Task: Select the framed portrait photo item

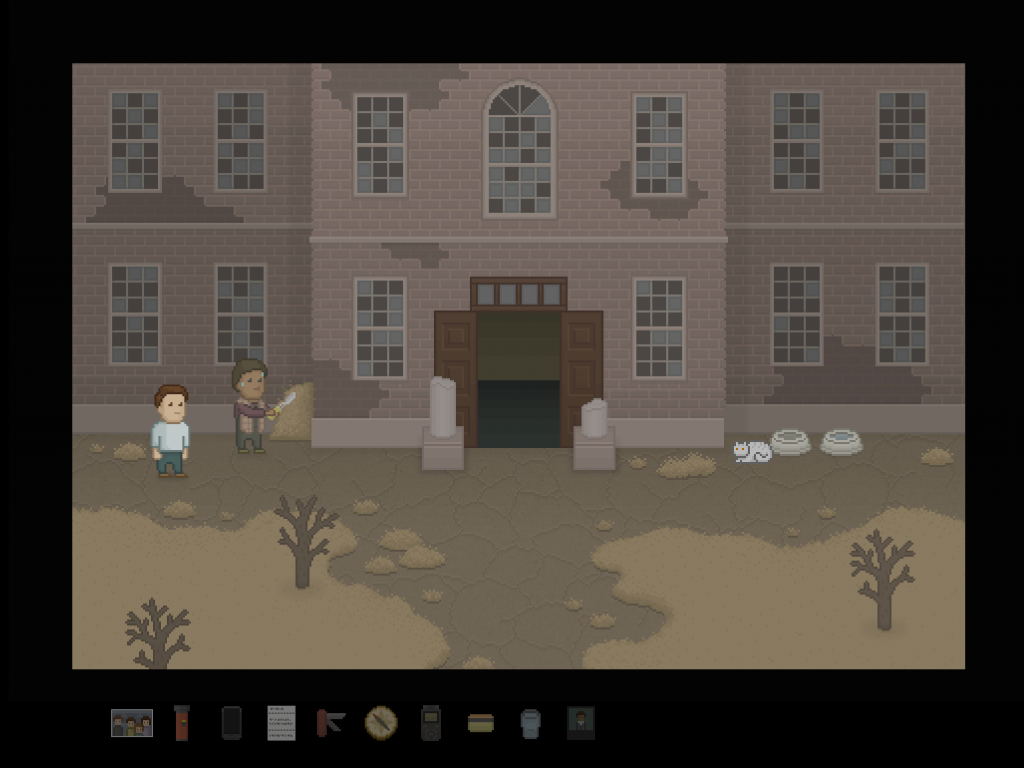Action: pos(581,722)
